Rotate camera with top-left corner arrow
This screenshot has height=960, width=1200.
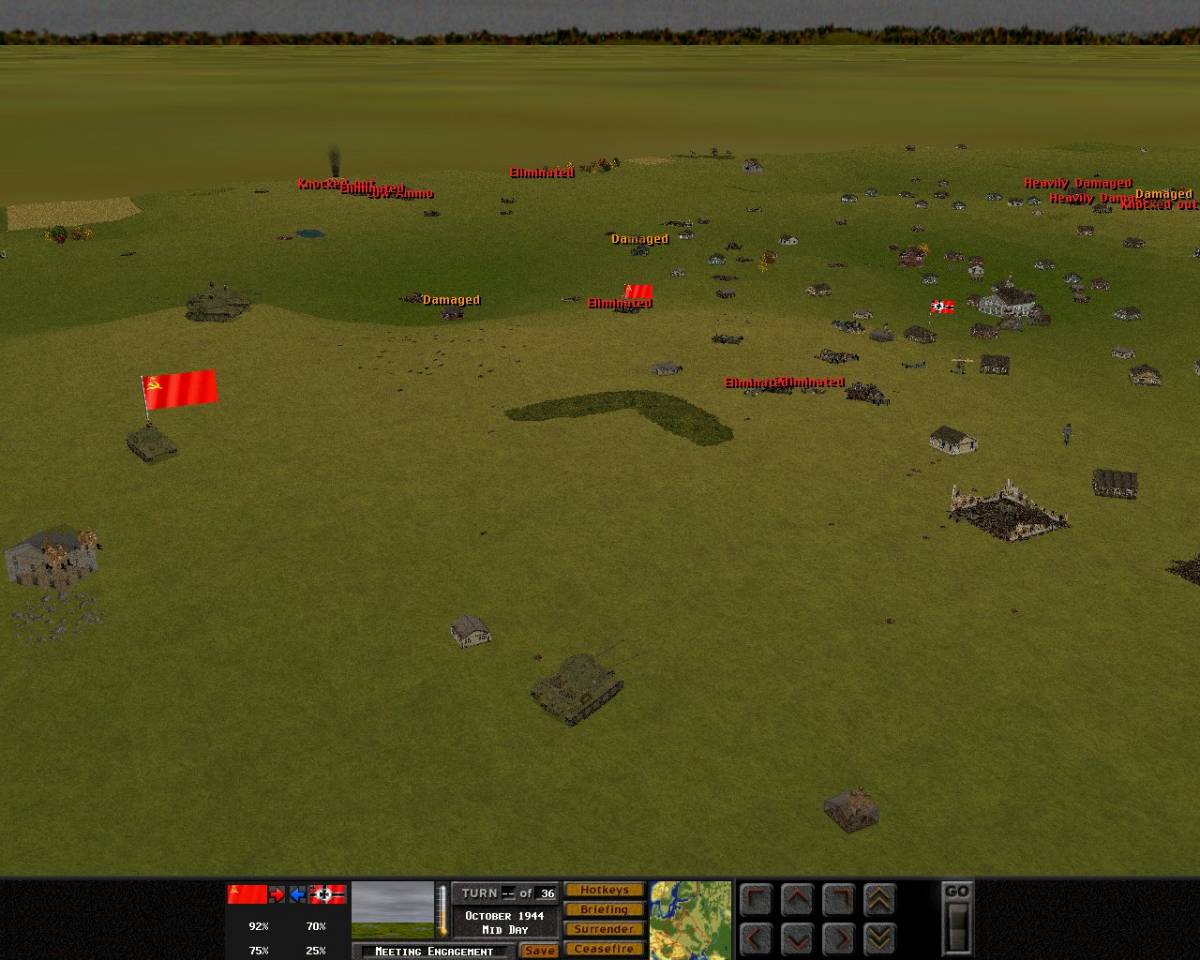coord(756,900)
